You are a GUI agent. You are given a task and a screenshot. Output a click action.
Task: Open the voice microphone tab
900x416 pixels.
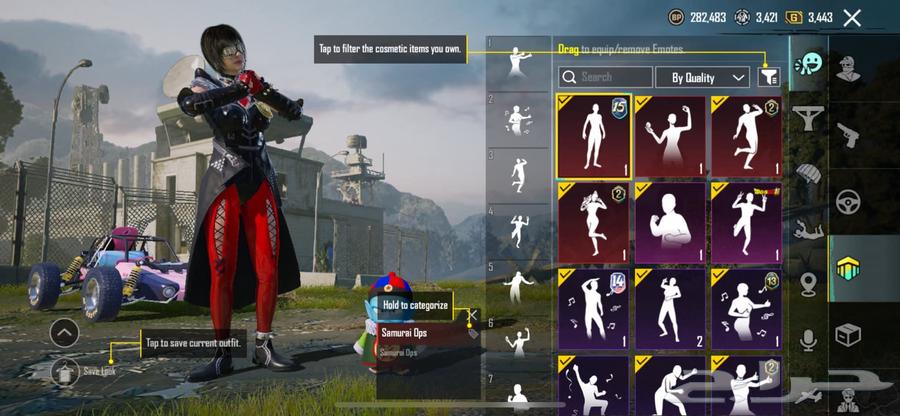click(x=808, y=340)
